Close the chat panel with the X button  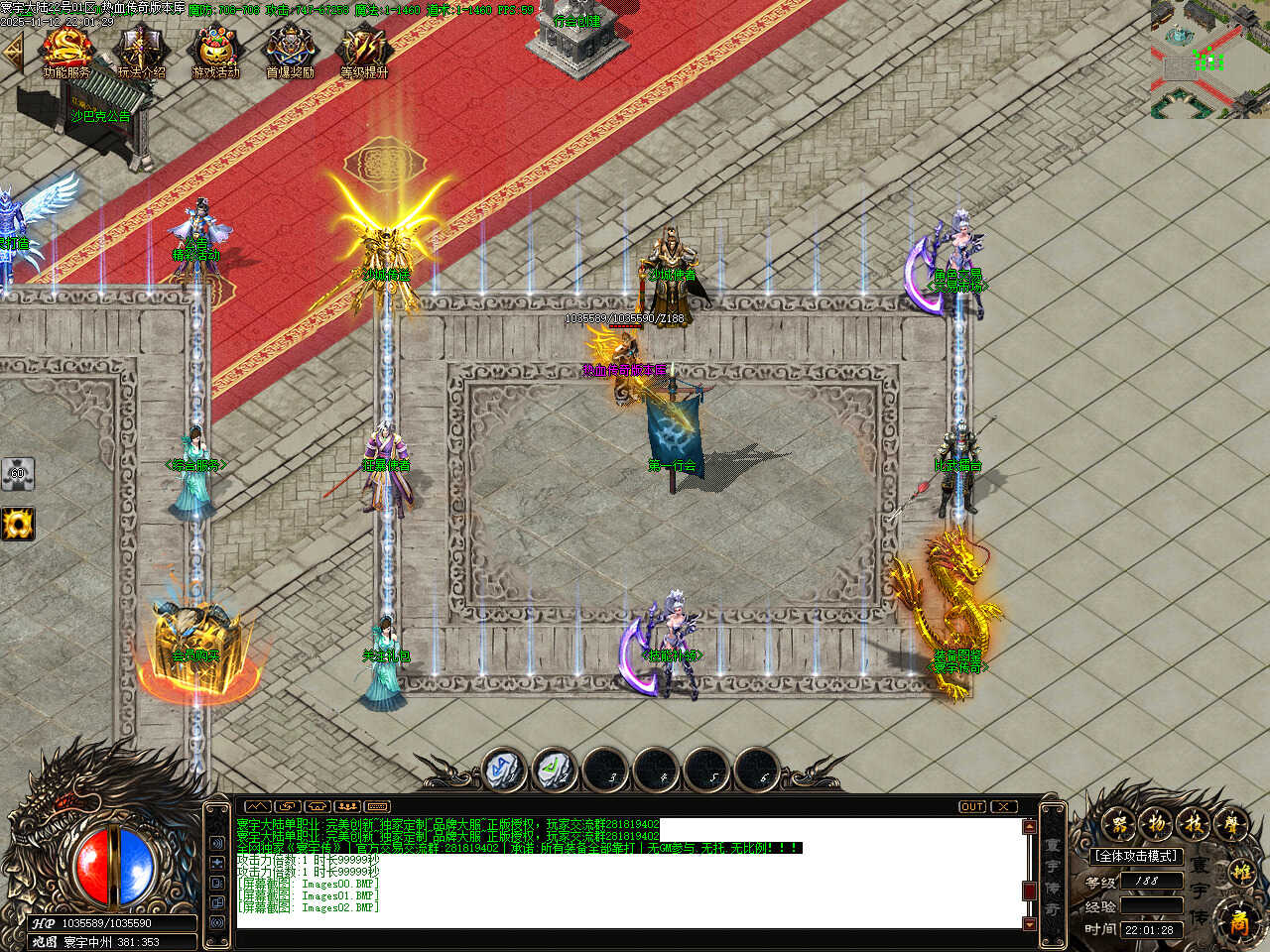click(1005, 807)
